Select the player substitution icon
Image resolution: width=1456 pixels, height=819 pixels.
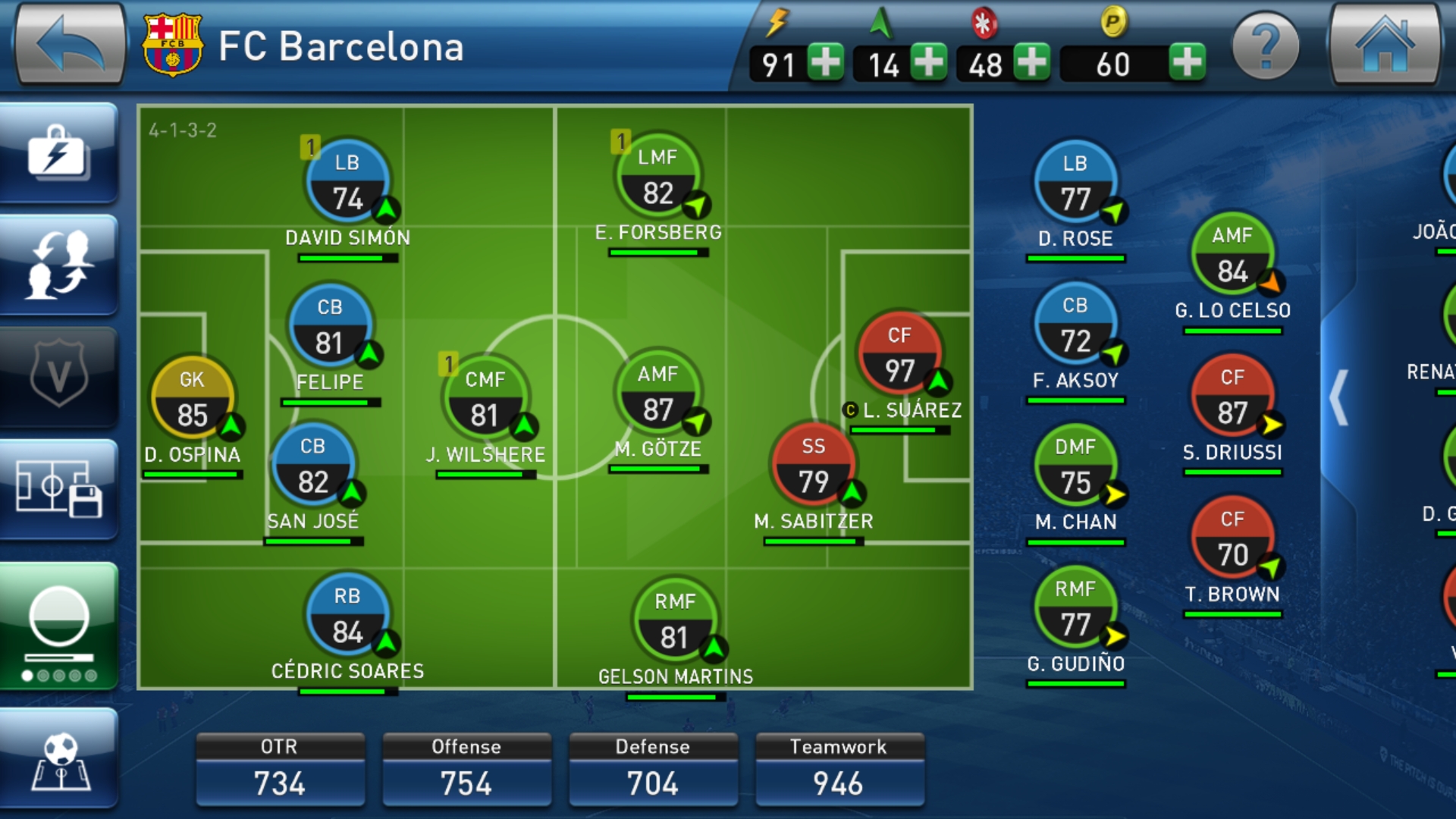(61, 262)
